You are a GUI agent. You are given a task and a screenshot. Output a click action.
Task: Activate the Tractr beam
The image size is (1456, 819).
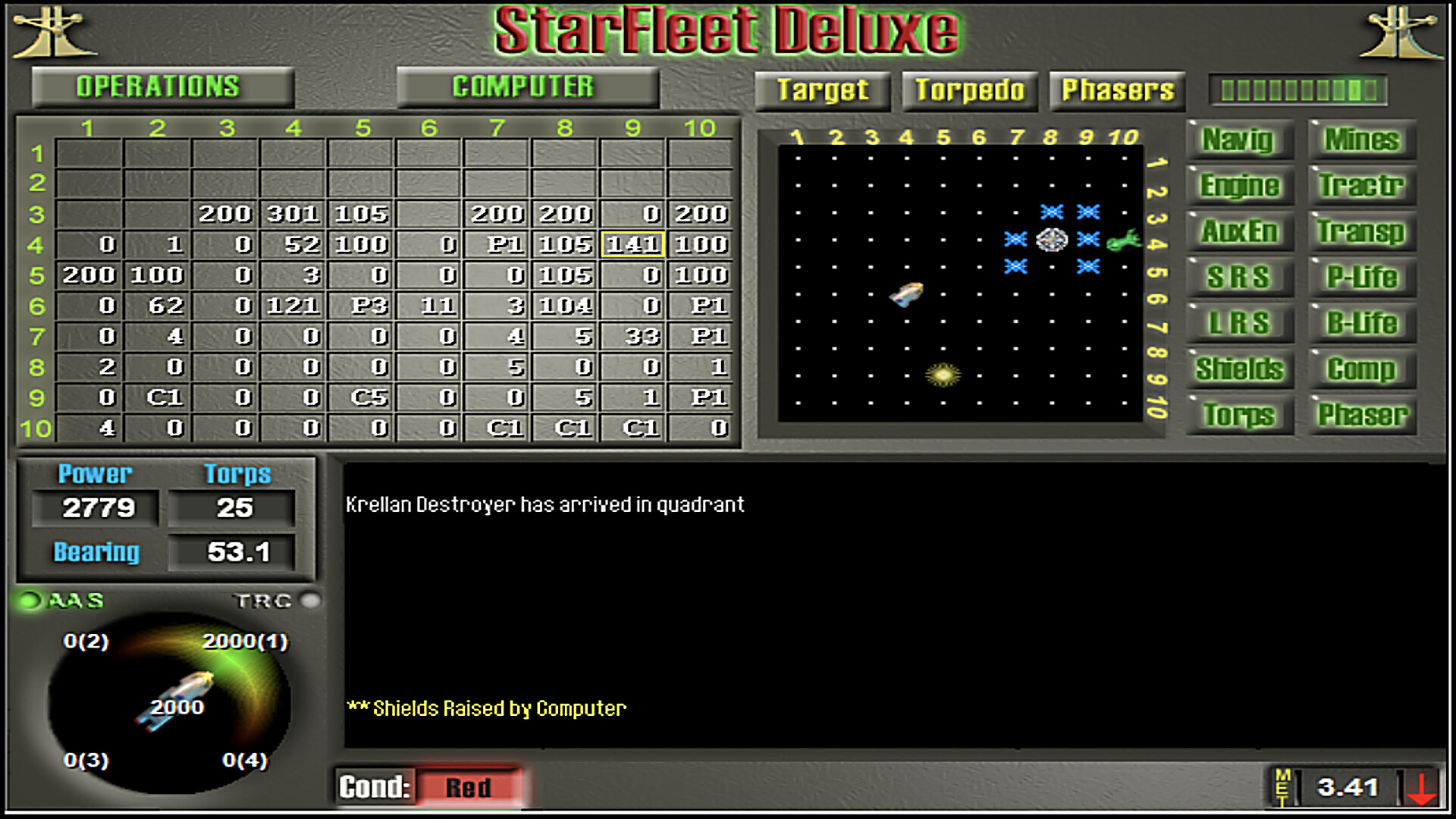(x=1361, y=187)
